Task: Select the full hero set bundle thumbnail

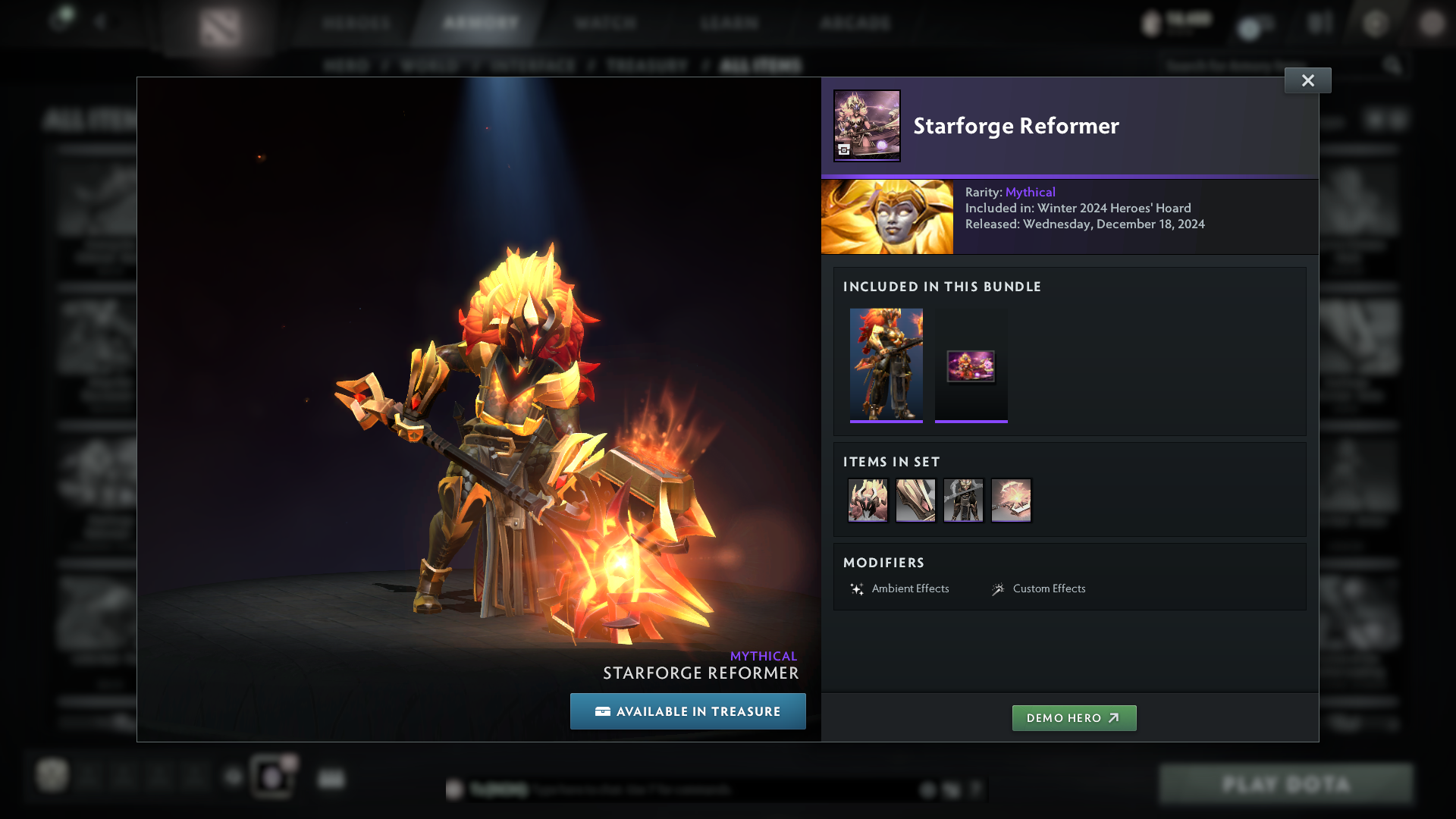Action: click(886, 364)
